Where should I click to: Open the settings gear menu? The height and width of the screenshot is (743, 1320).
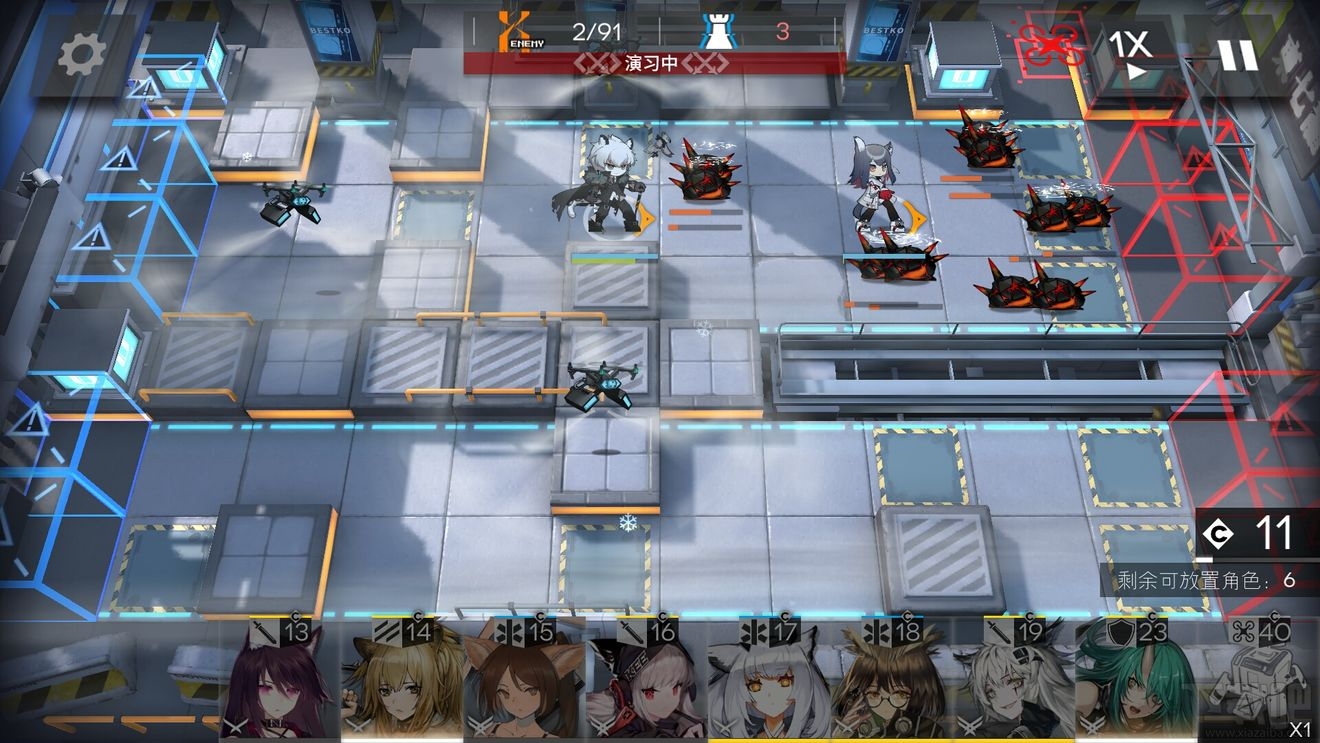click(81, 56)
